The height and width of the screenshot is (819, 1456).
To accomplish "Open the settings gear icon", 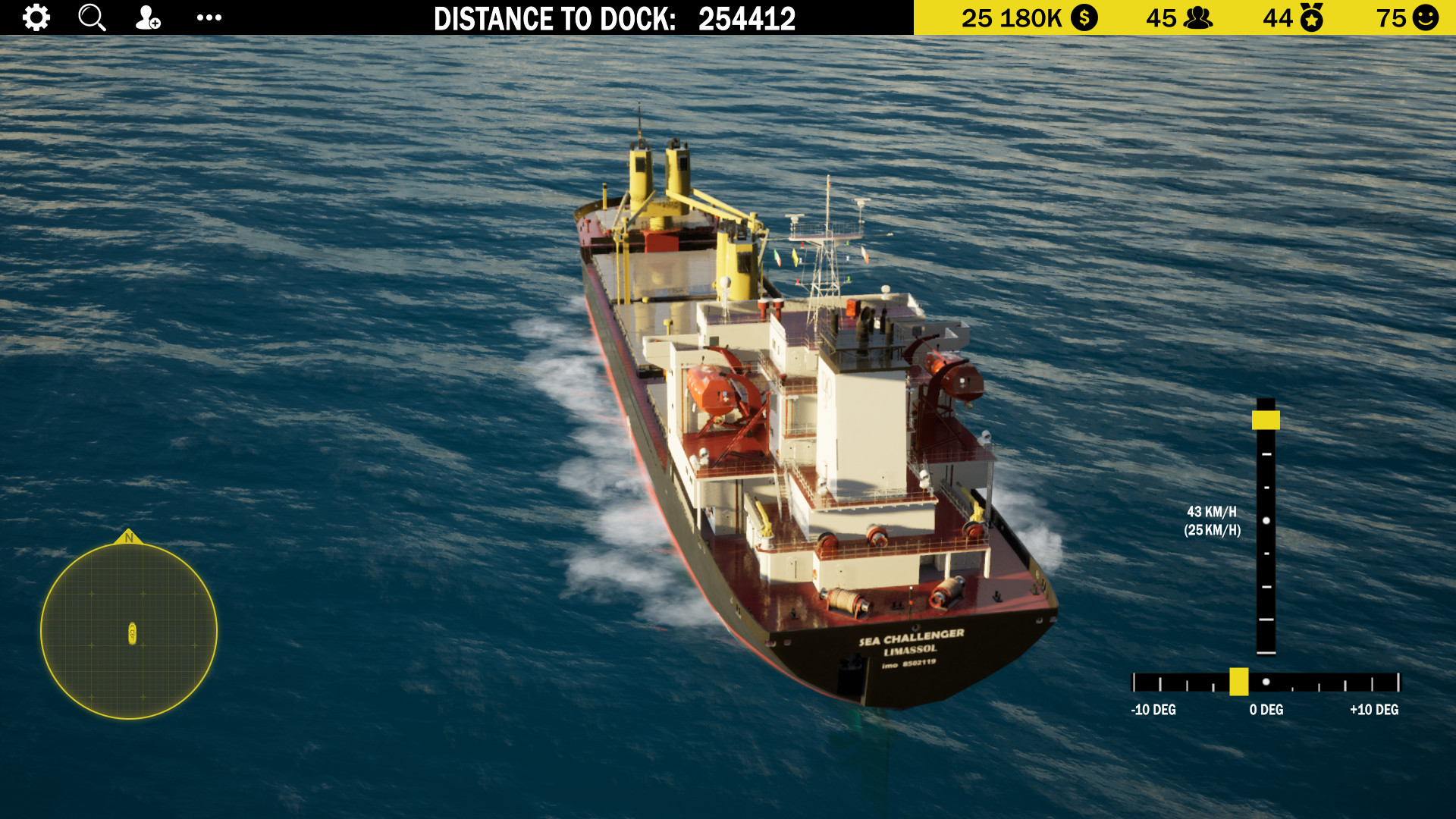I will 36,17.
